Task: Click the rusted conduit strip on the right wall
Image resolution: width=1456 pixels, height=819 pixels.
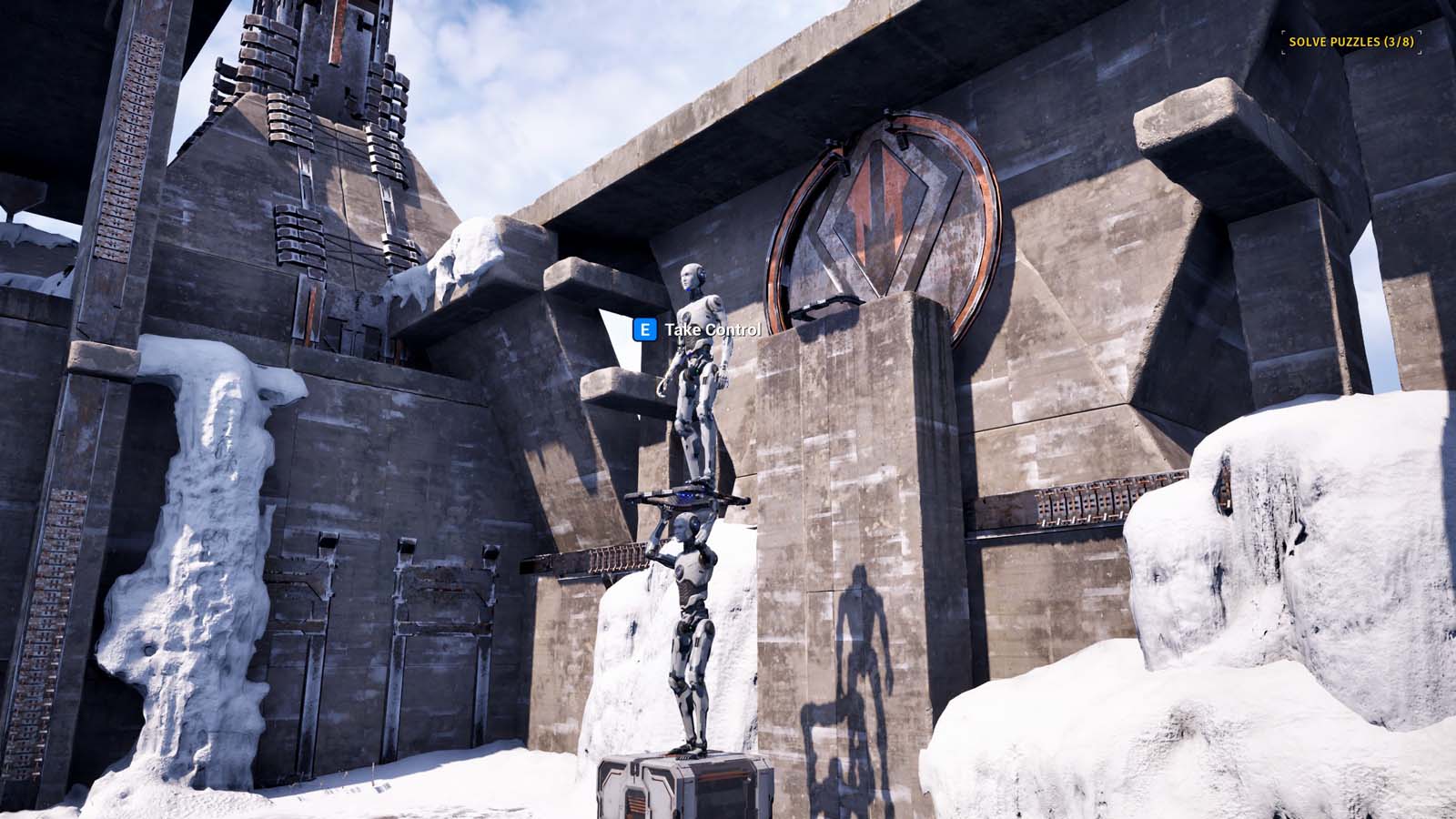Action: 1074,500
